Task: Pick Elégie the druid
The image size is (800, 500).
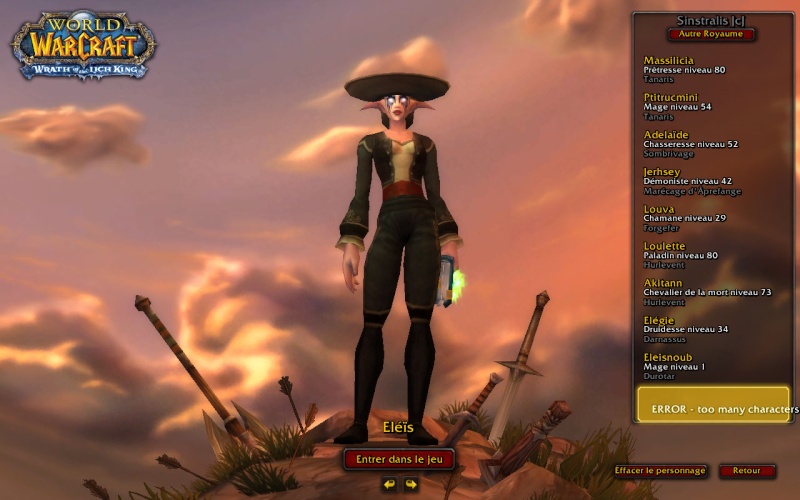Action: click(x=700, y=328)
